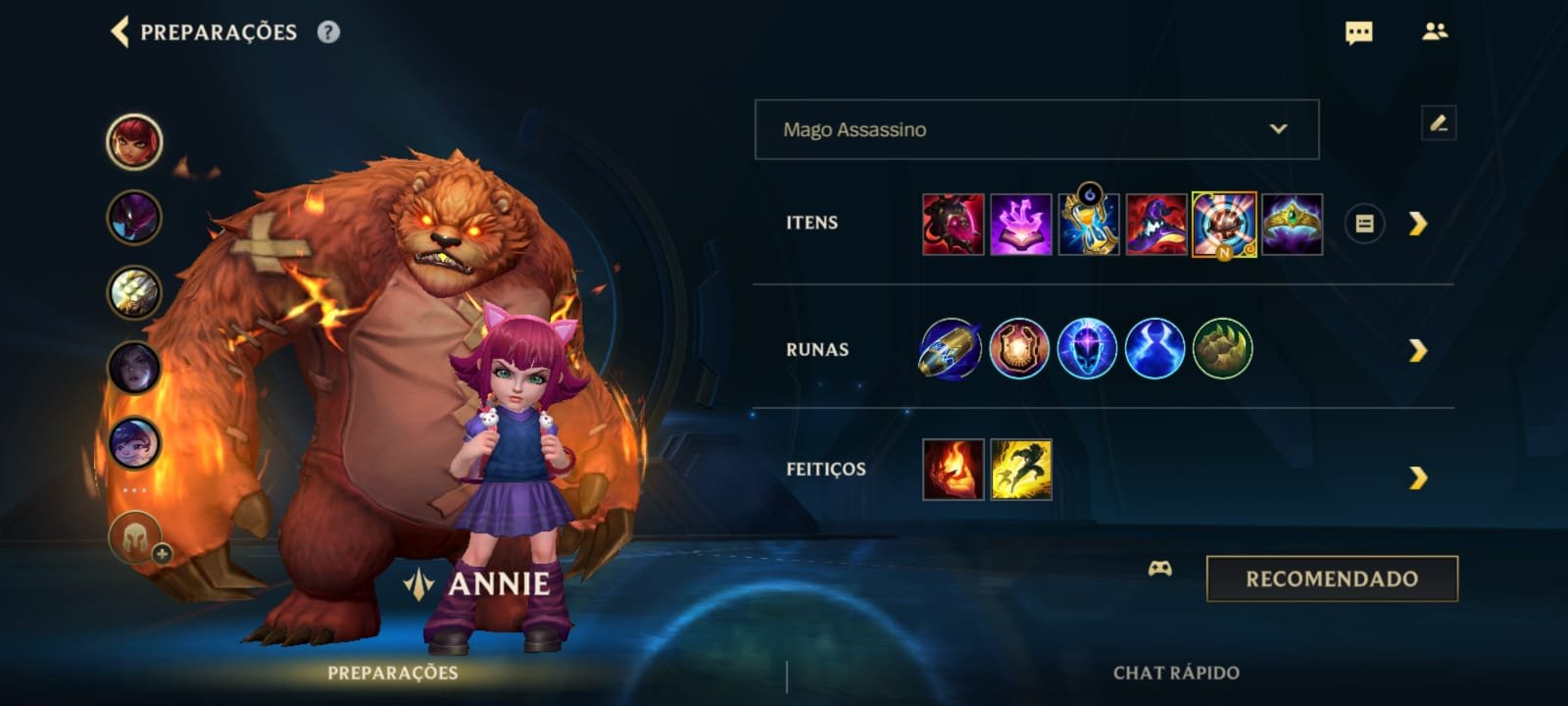Image resolution: width=1568 pixels, height=706 pixels.
Task: Select the bear claw rune icon
Action: (x=1222, y=349)
